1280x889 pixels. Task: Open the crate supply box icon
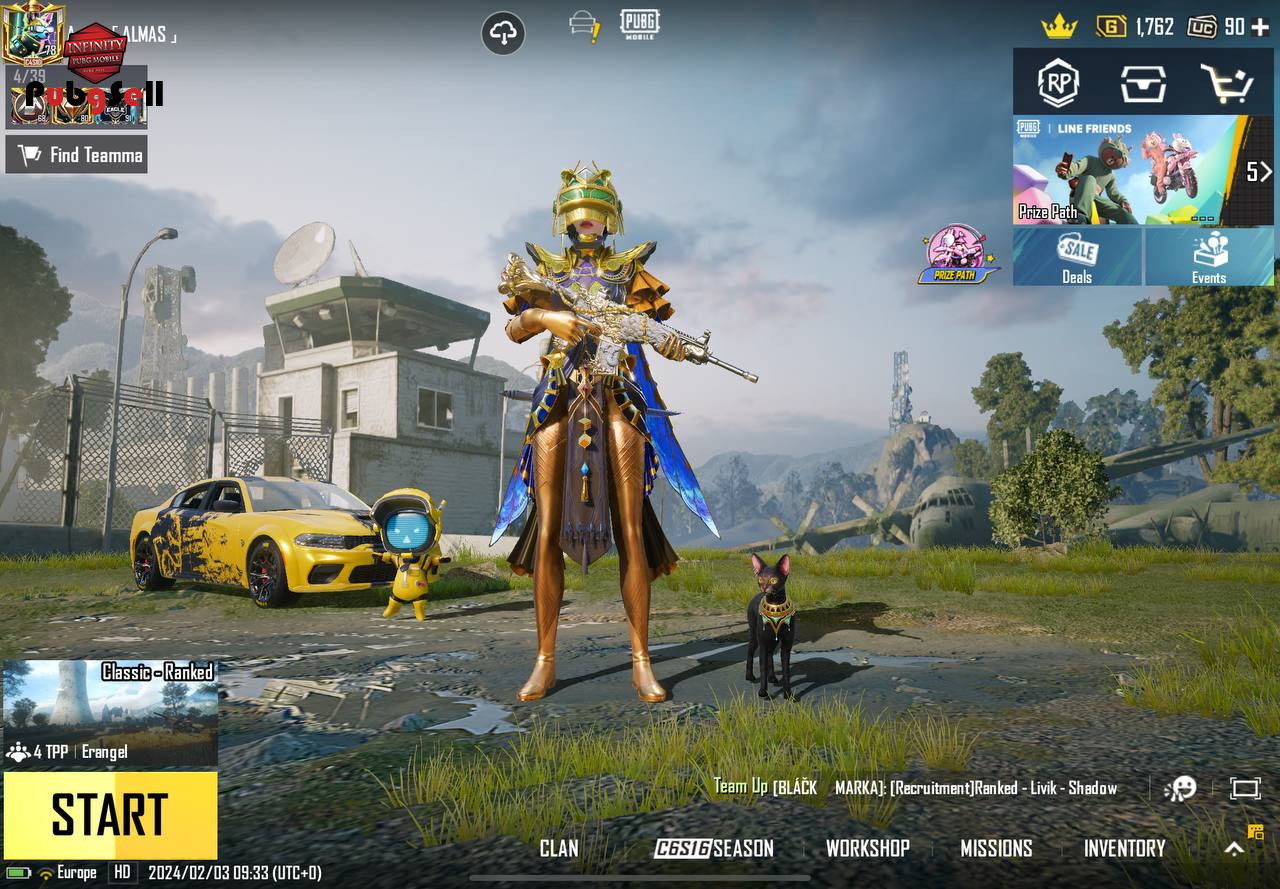[1143, 84]
